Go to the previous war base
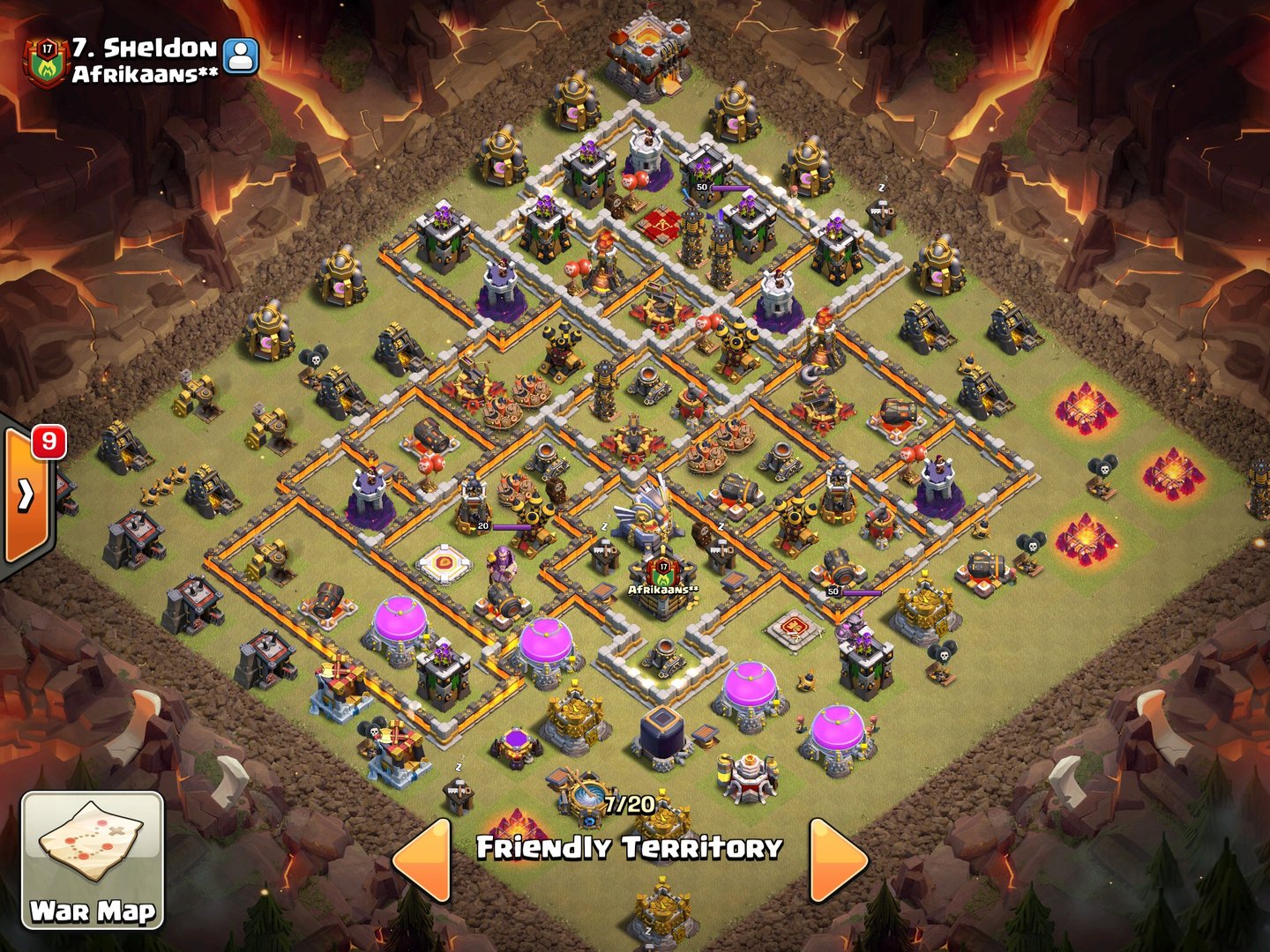Screen dimensions: 1270x952 (422, 859)
